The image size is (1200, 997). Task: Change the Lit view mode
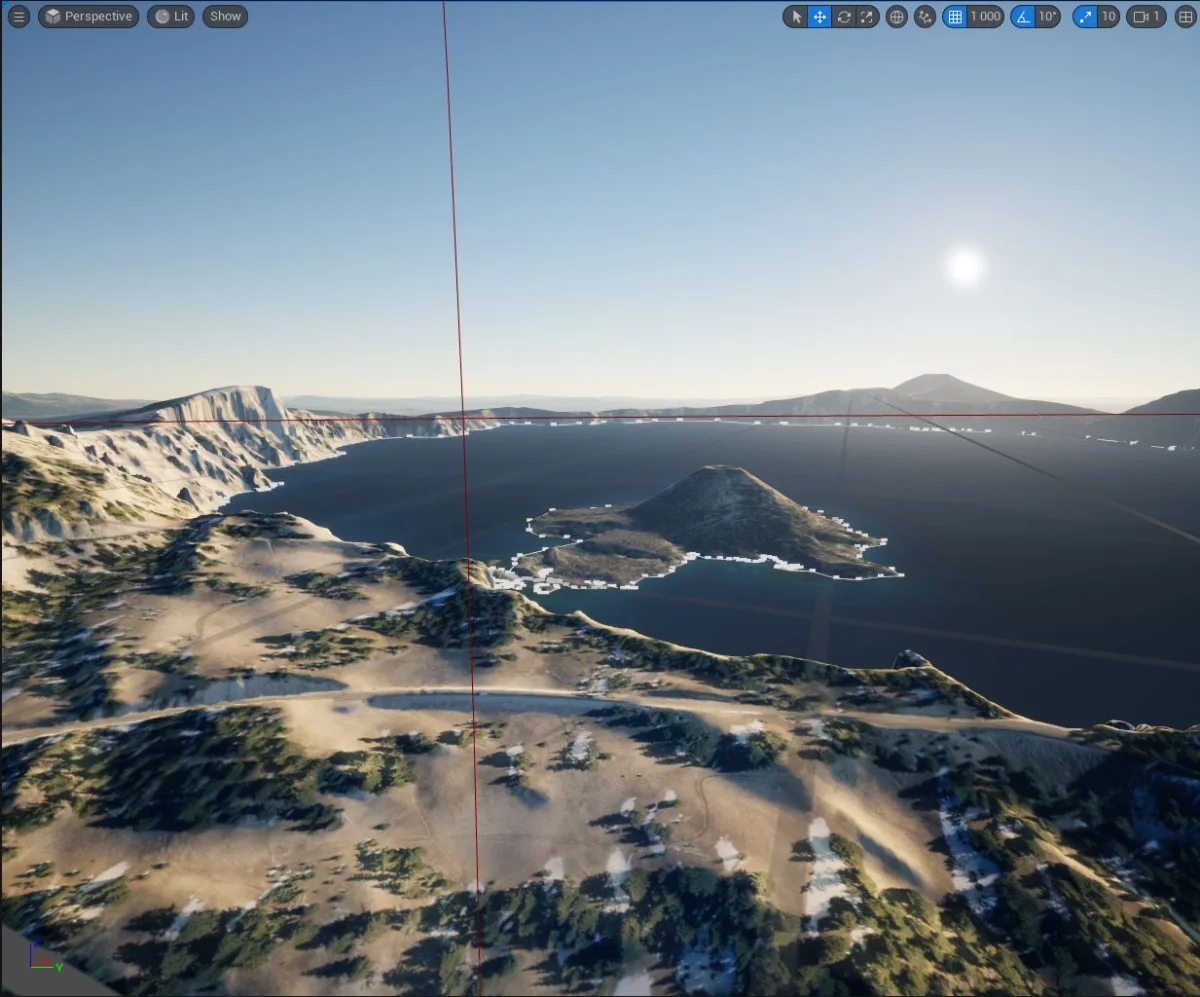tap(171, 16)
